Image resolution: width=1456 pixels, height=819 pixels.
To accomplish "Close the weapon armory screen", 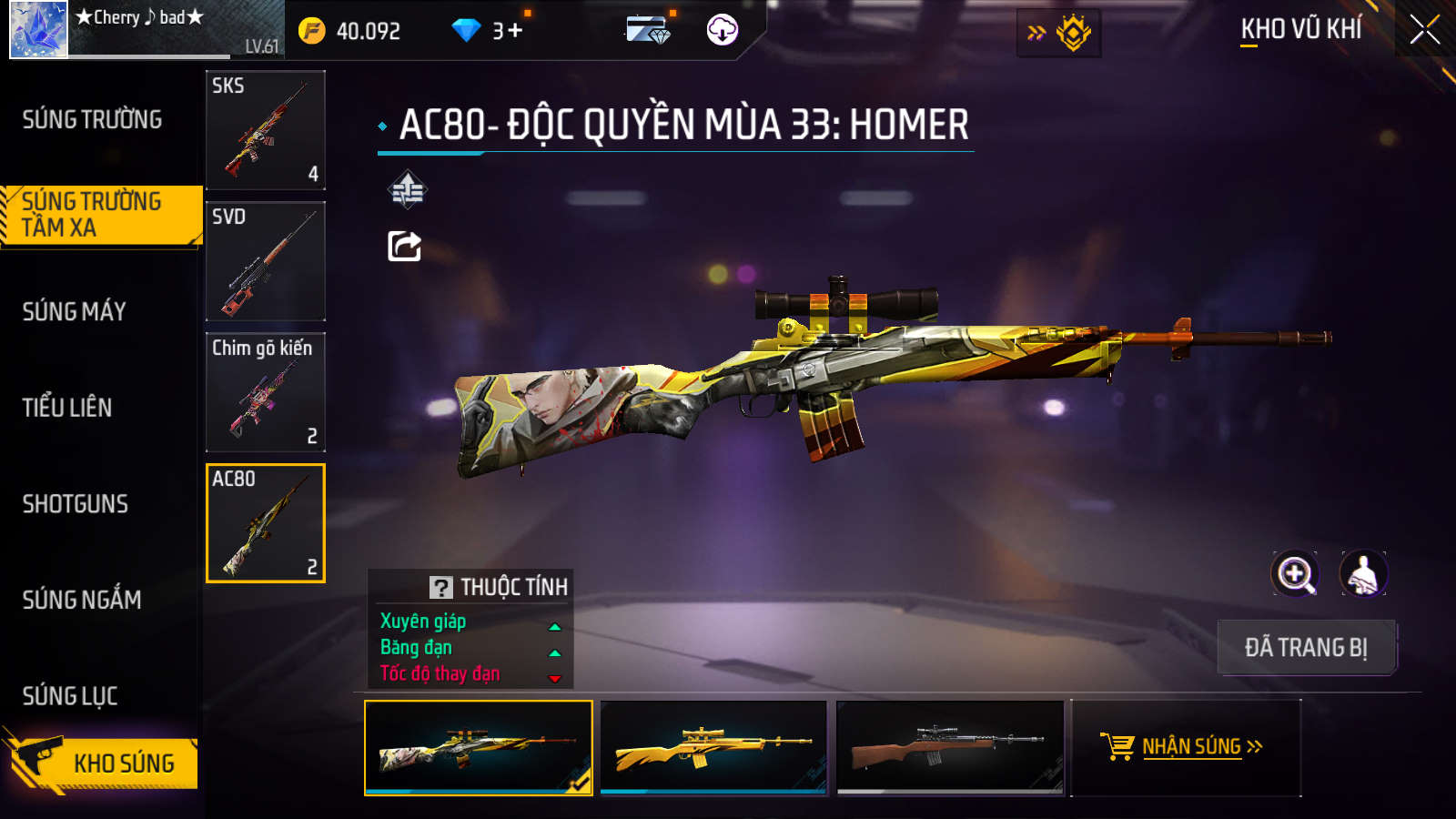I will click(x=1424, y=30).
